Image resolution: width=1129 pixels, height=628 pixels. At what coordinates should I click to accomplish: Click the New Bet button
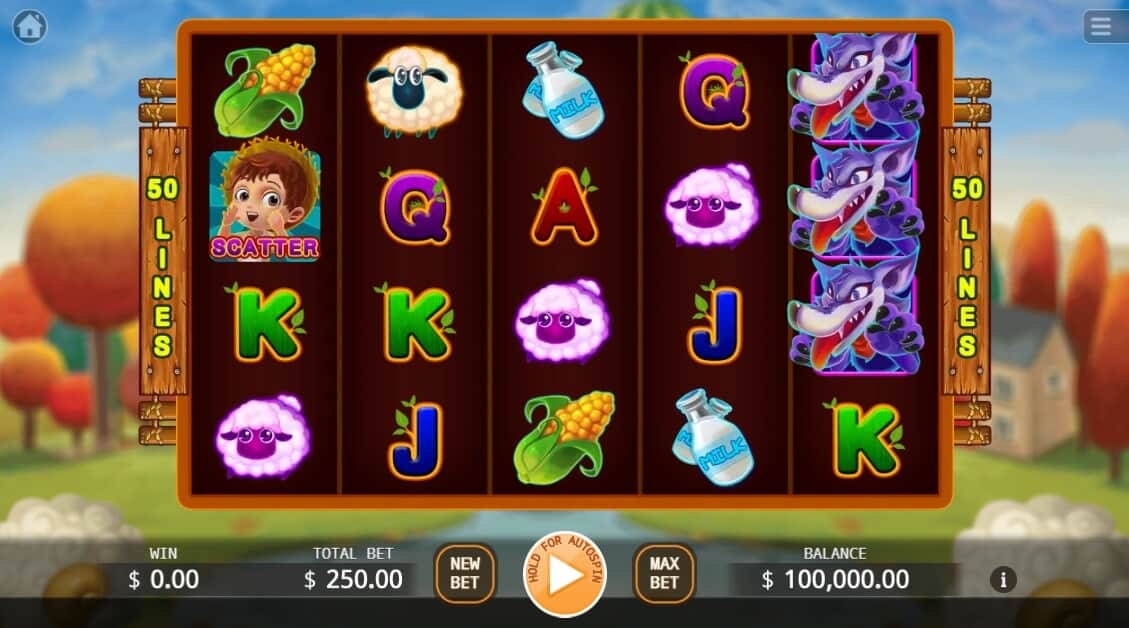(x=465, y=574)
